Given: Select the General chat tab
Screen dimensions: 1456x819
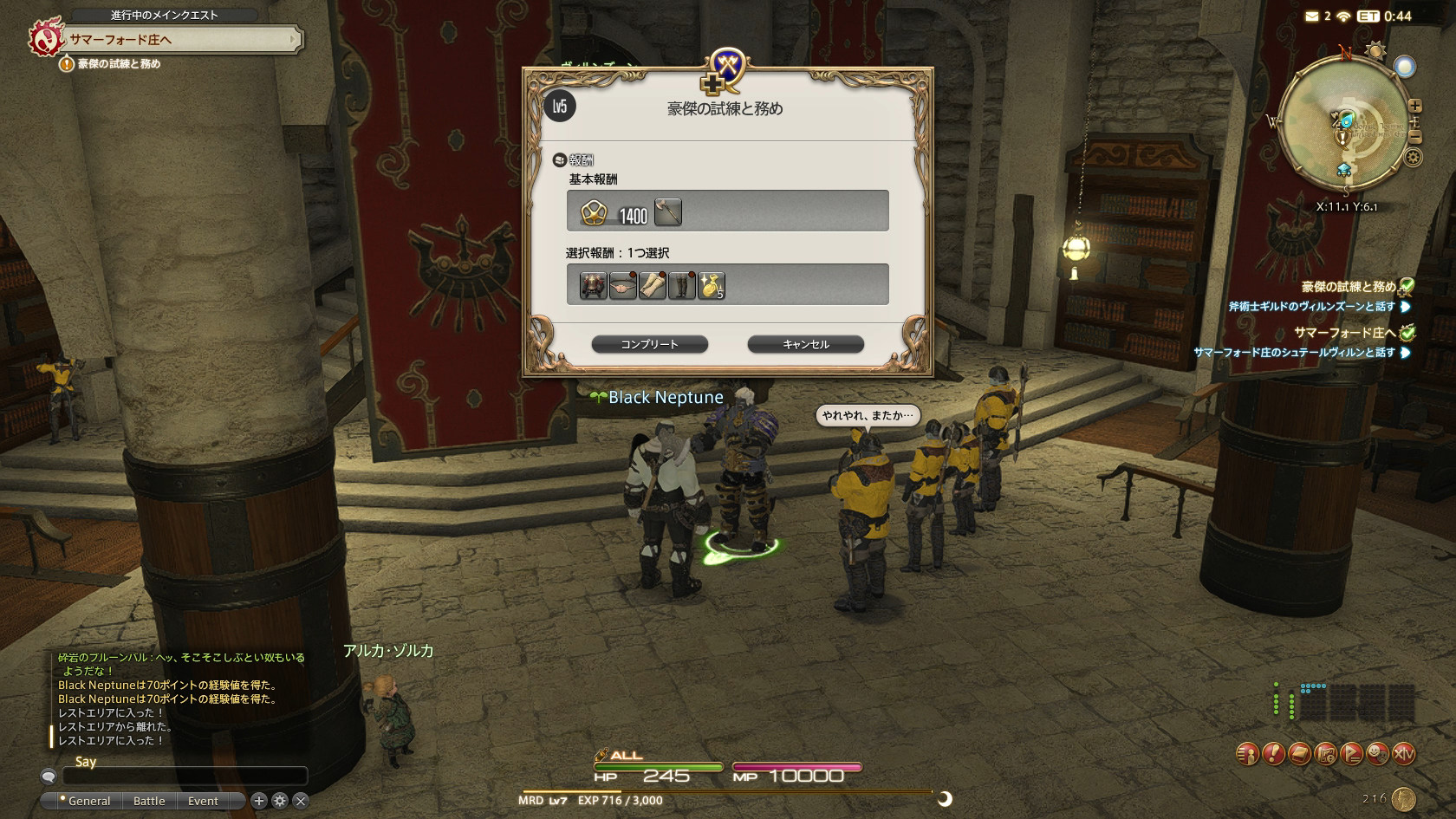Looking at the screenshot, I should point(88,801).
